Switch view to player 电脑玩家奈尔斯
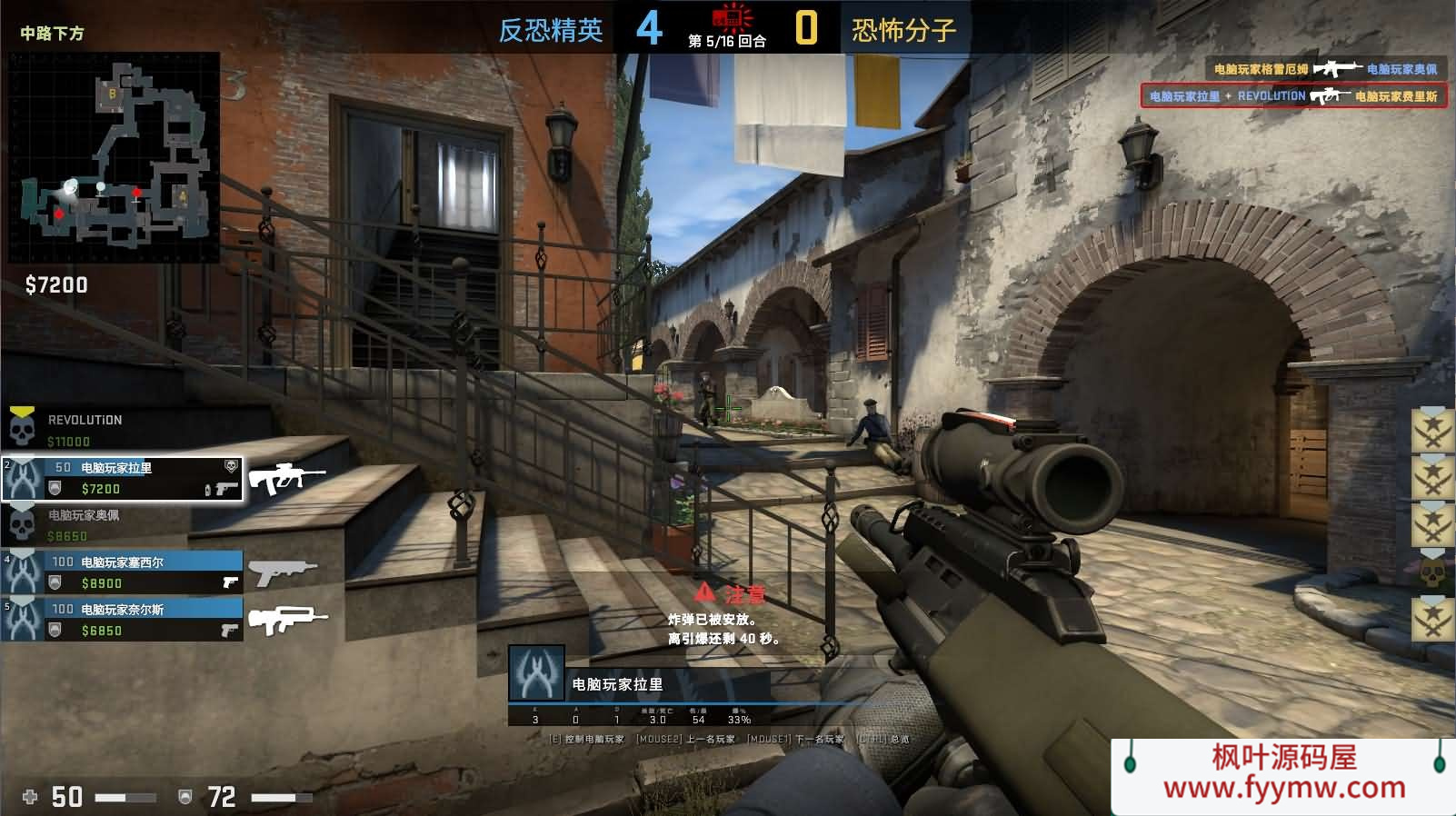 [123, 620]
